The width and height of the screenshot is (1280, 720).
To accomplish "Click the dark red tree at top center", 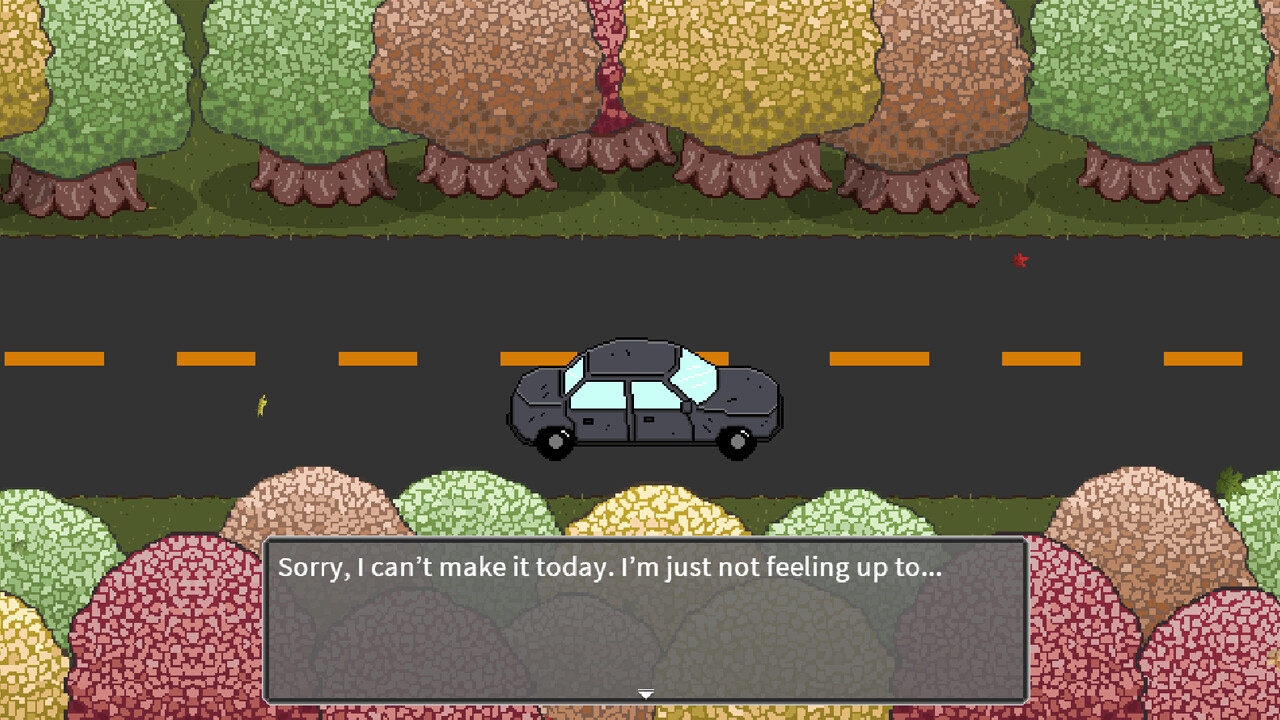I will coord(610,60).
